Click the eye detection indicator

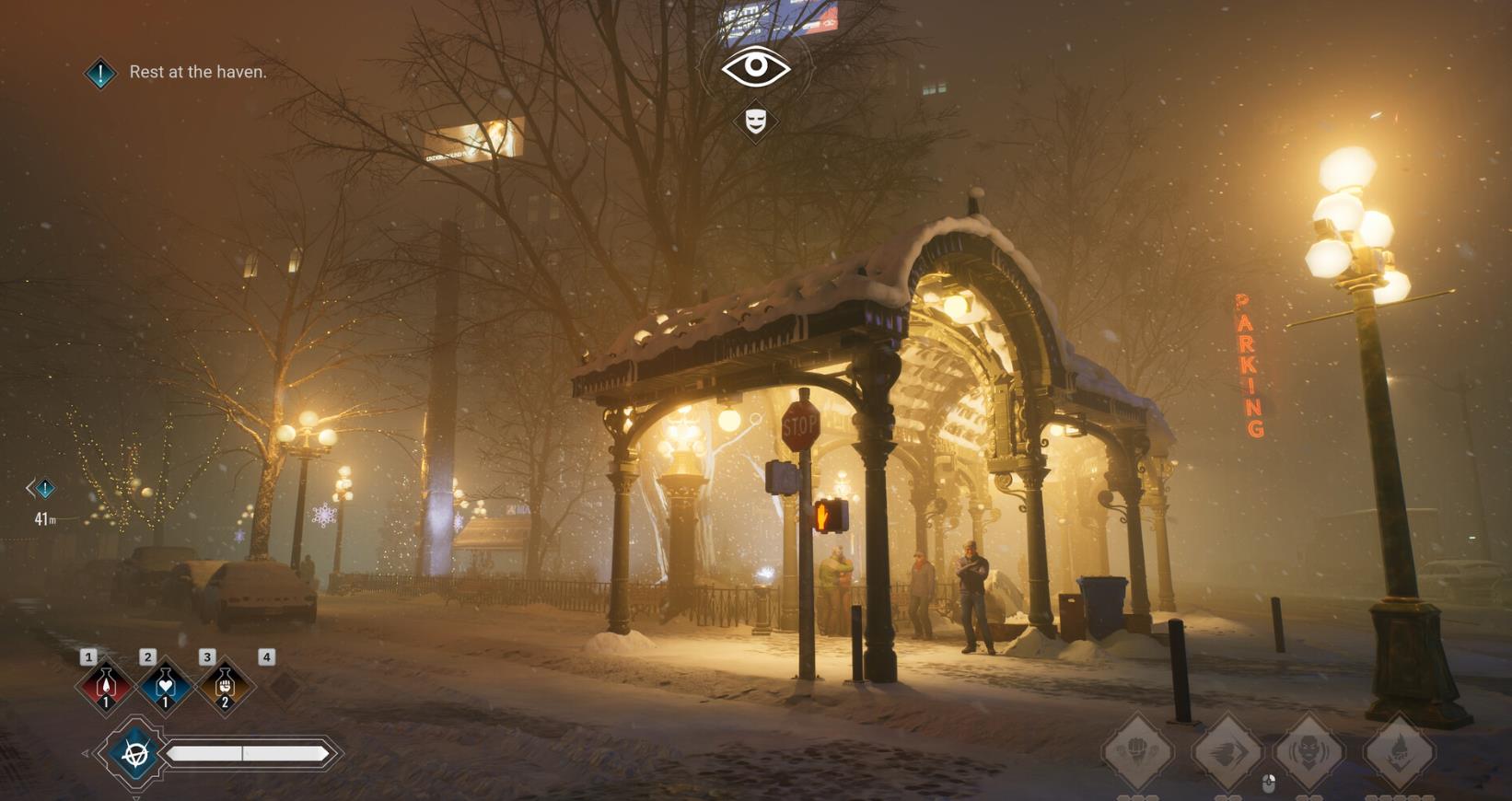[x=755, y=67]
